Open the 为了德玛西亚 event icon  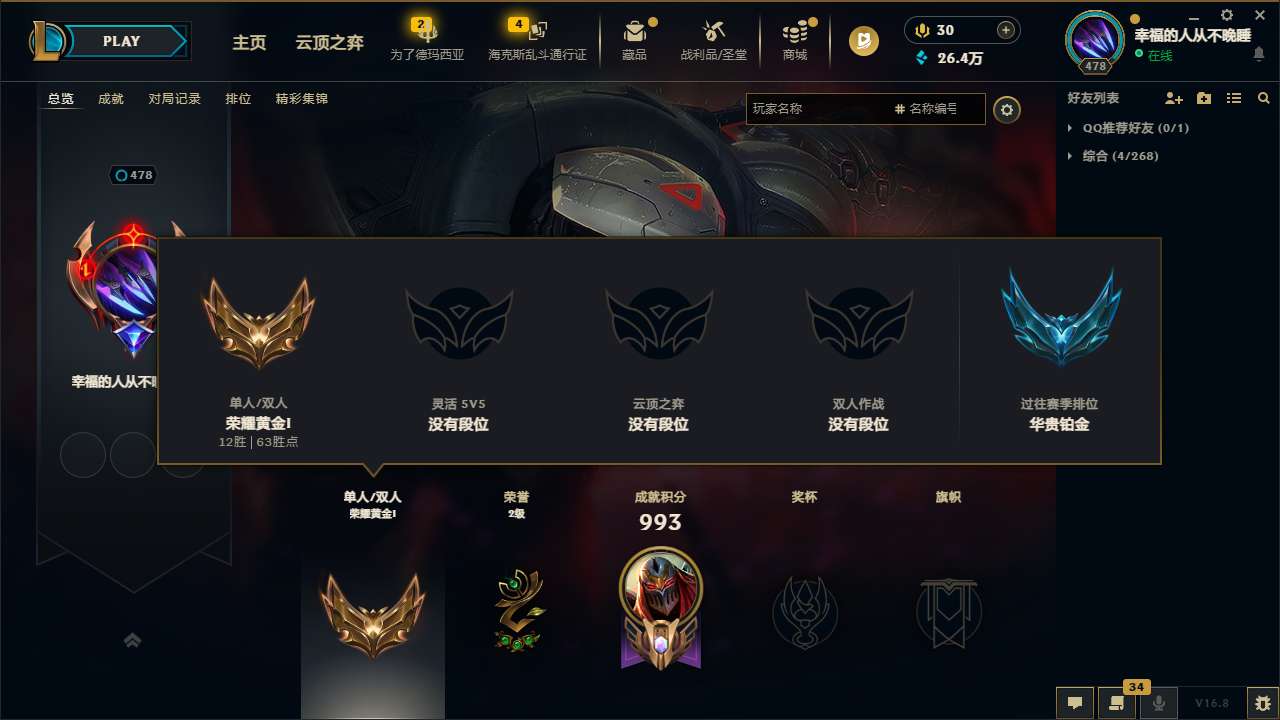428,37
